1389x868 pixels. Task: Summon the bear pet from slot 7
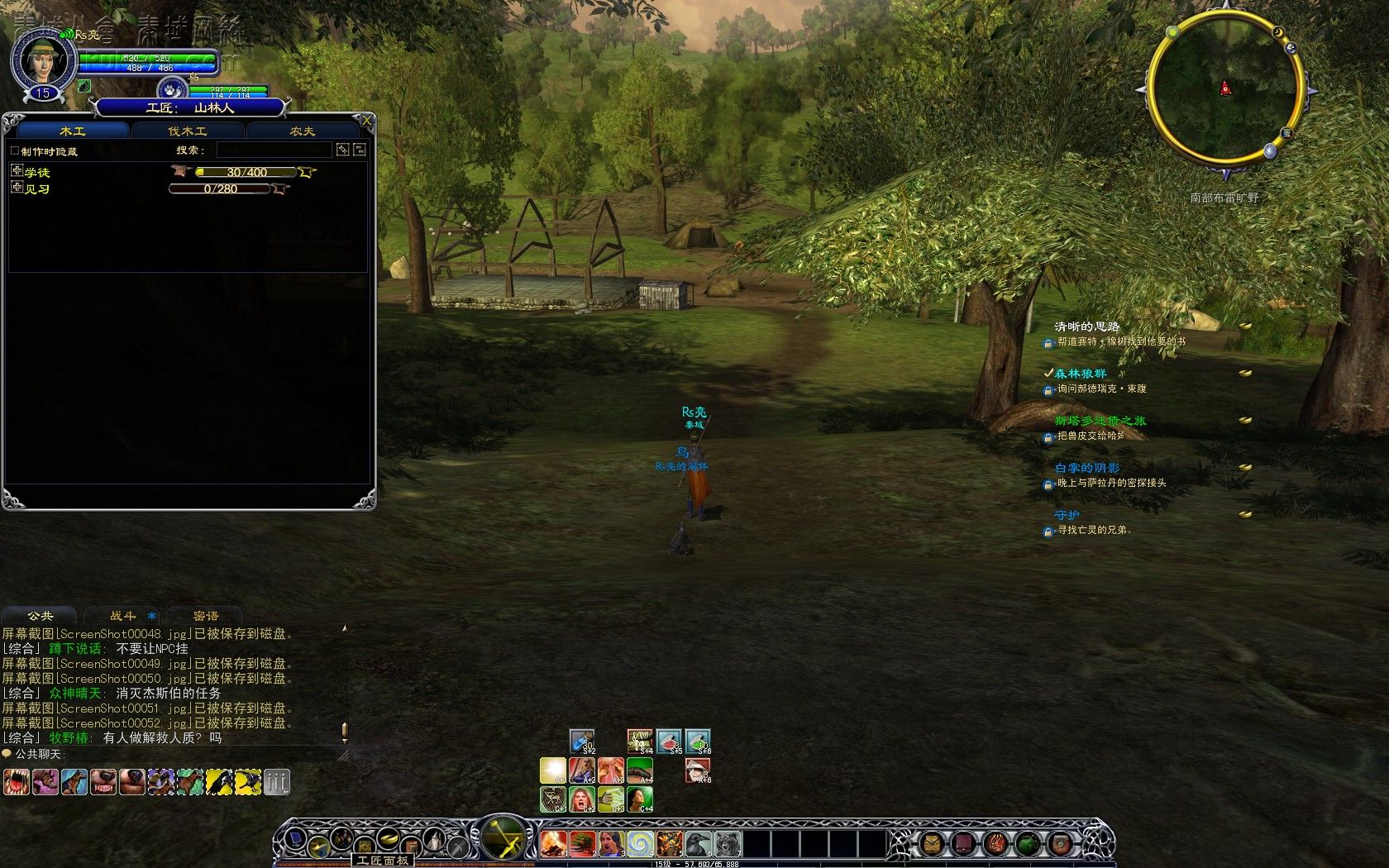tap(727, 844)
